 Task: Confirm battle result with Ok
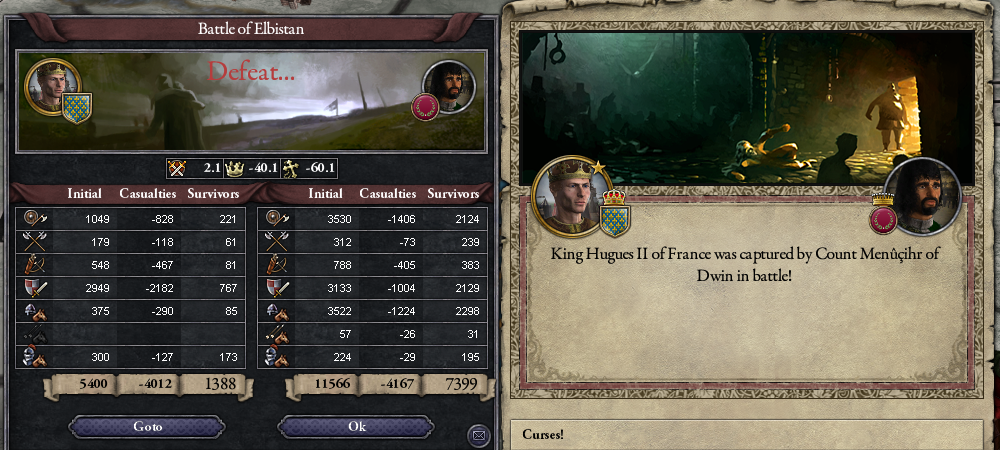pos(357,427)
